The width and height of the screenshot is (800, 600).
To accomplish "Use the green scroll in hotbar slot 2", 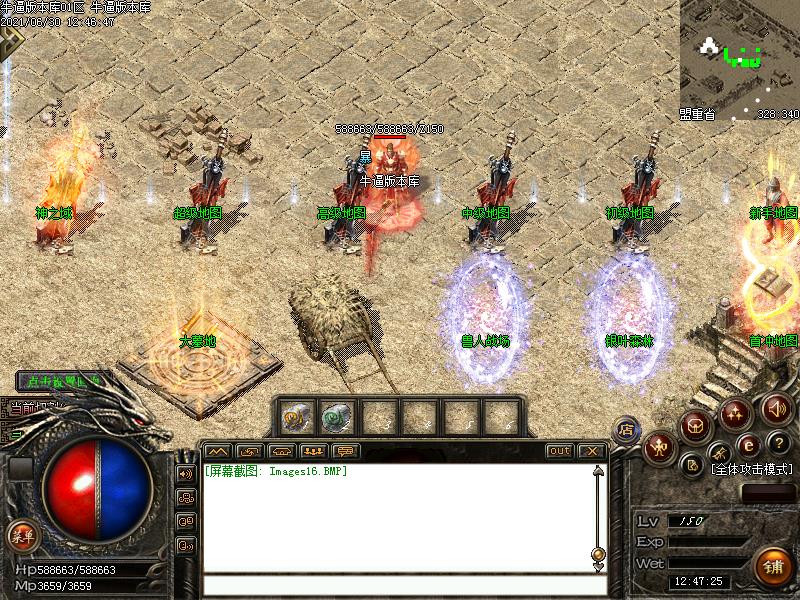I will [x=336, y=415].
